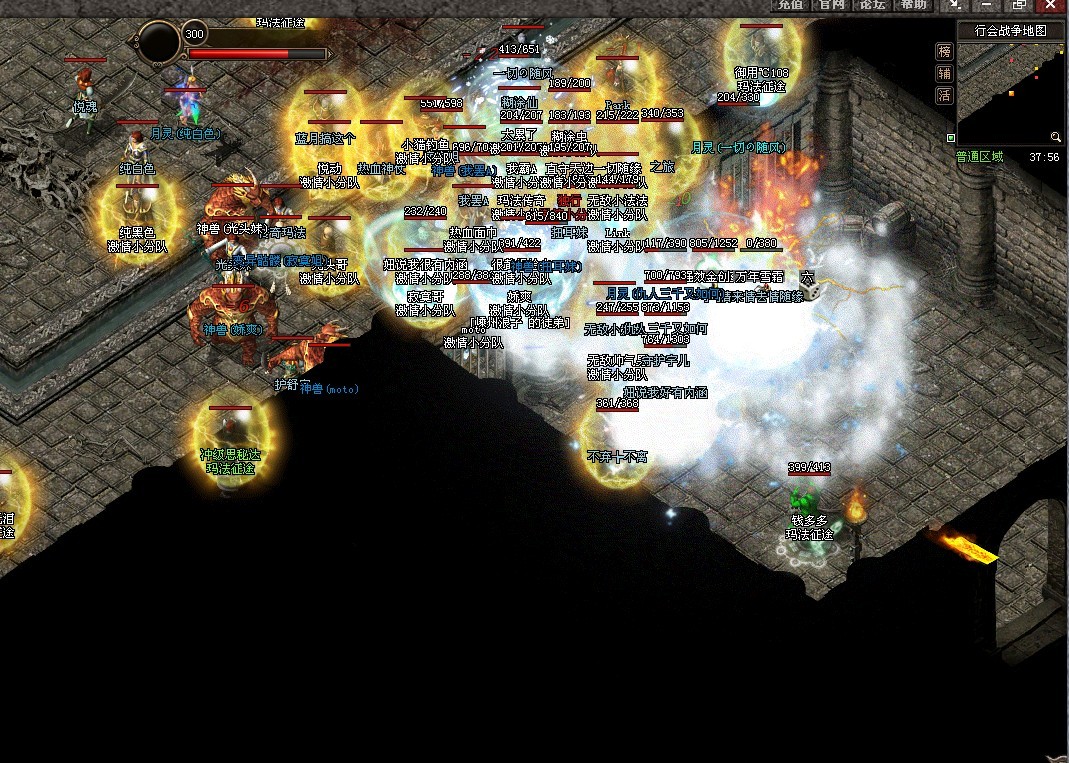Toggle the shrink-window arrow button
The height and width of the screenshot is (763, 1069).
[x=956, y=5]
